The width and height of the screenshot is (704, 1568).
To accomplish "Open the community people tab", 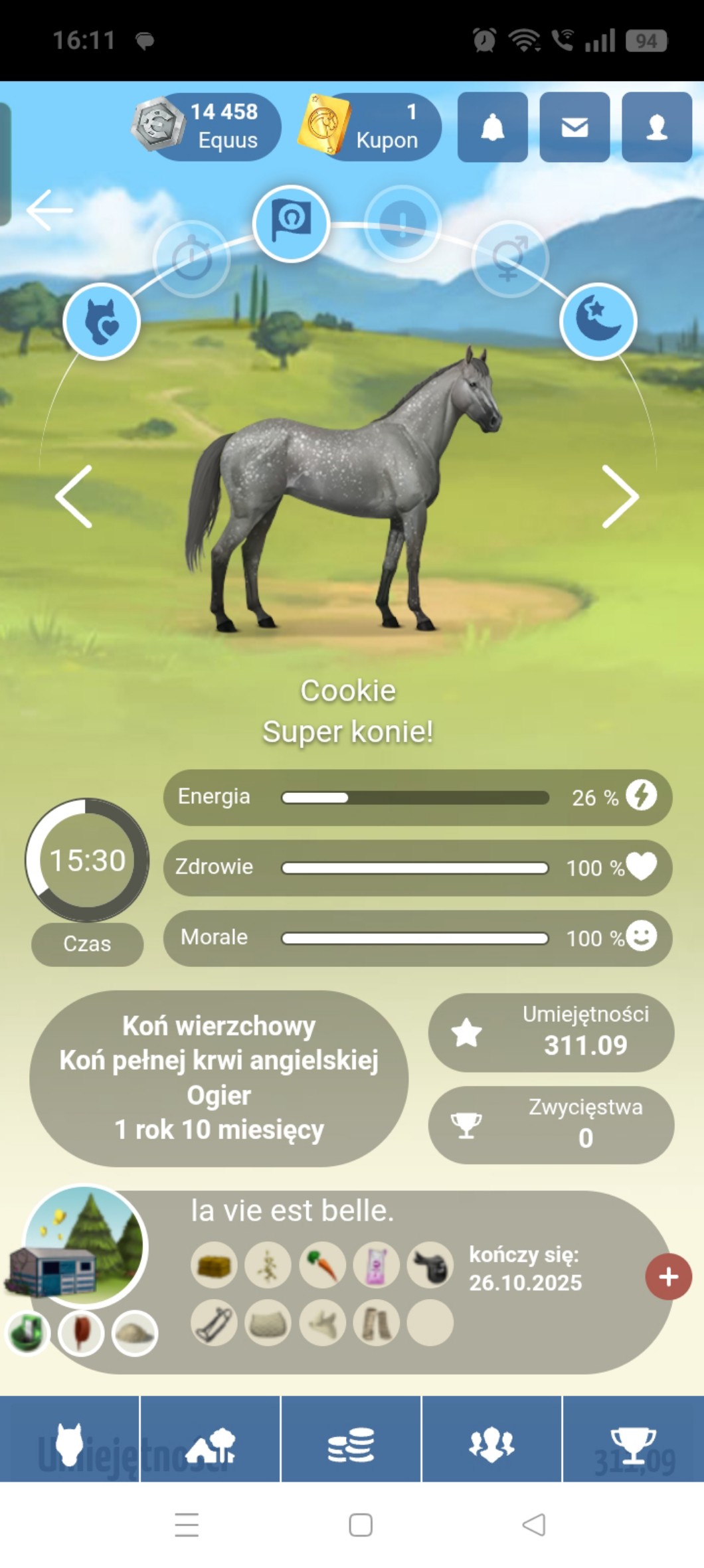I will (x=491, y=1444).
